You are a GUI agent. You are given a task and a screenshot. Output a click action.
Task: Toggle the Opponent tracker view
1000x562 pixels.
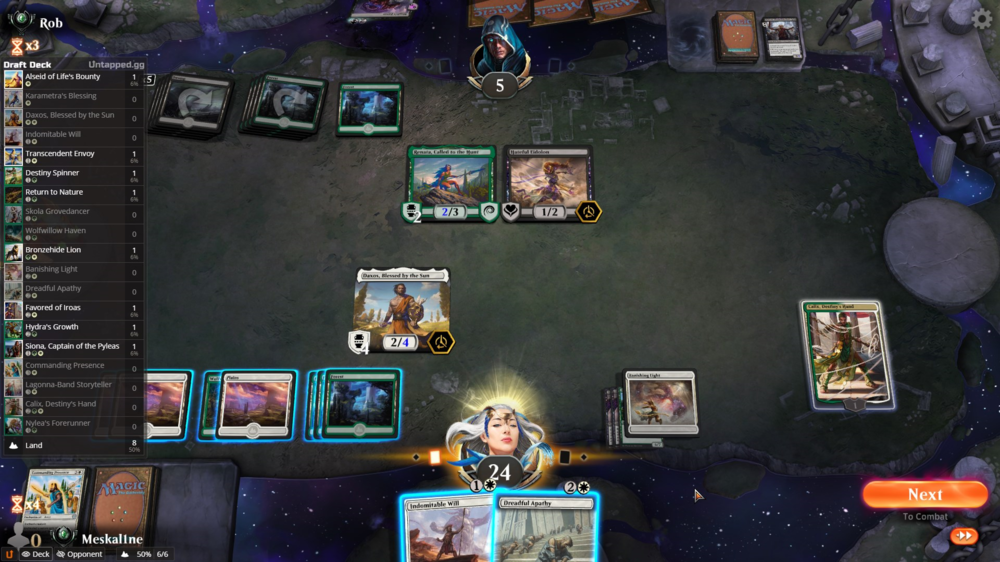(x=80, y=554)
